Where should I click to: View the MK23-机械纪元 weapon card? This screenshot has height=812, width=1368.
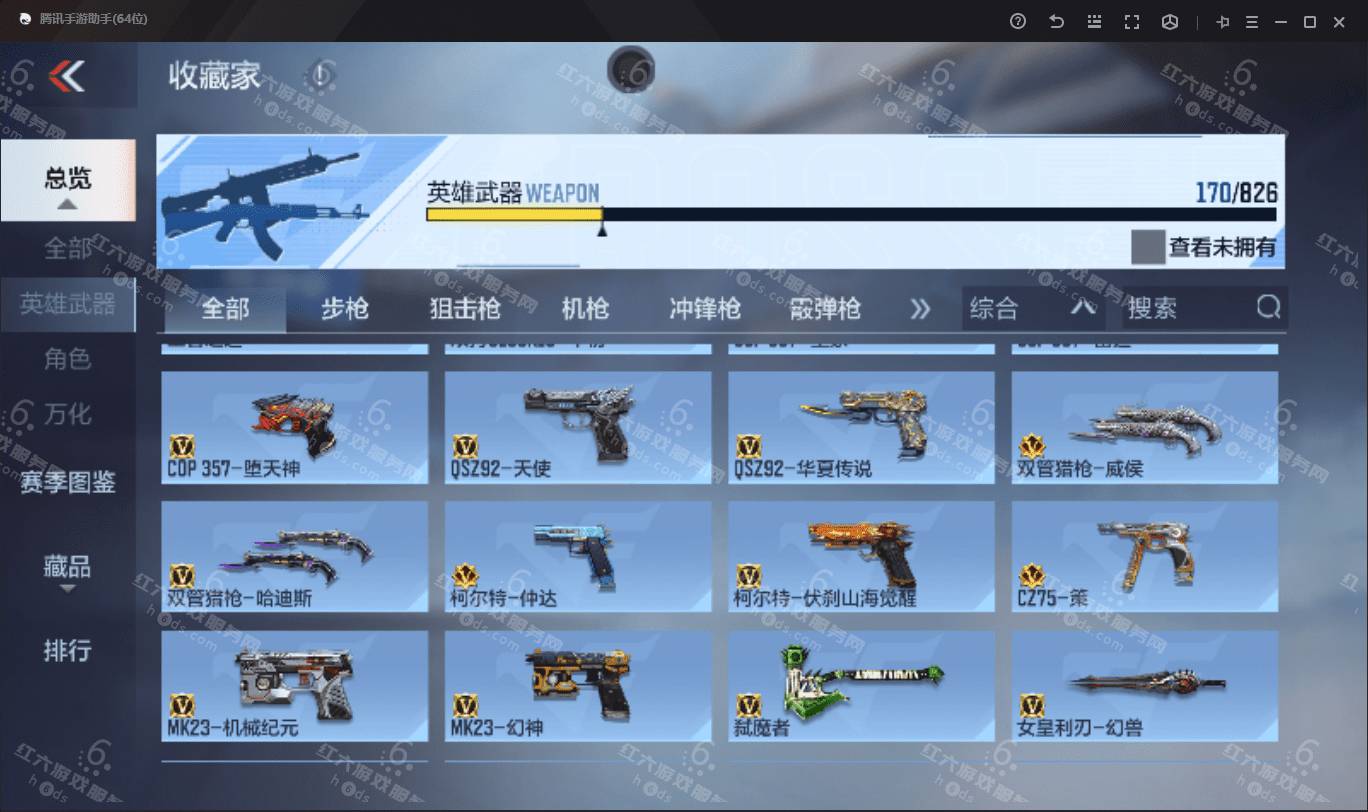[295, 686]
